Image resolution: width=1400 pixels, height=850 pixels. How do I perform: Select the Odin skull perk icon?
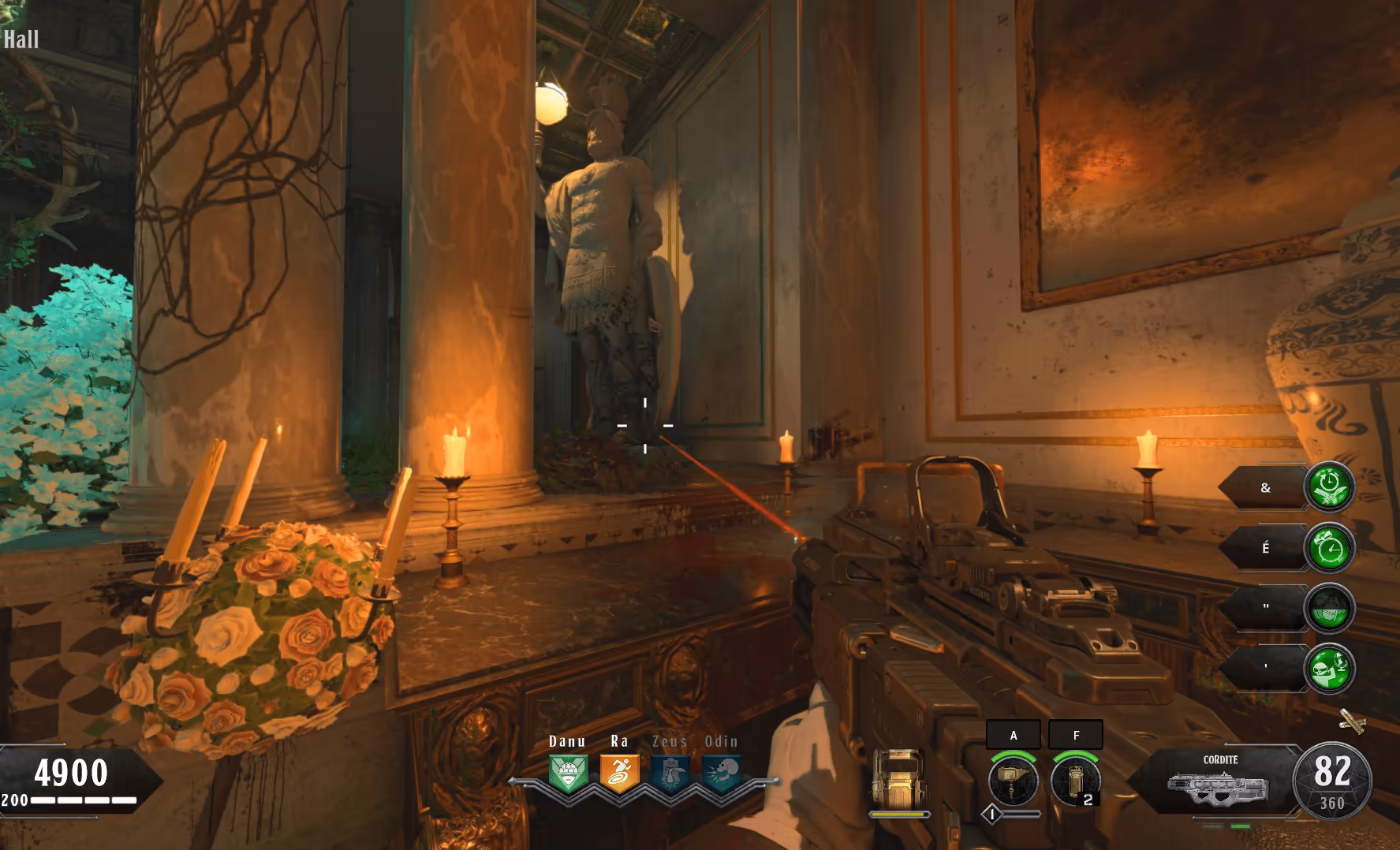click(722, 774)
